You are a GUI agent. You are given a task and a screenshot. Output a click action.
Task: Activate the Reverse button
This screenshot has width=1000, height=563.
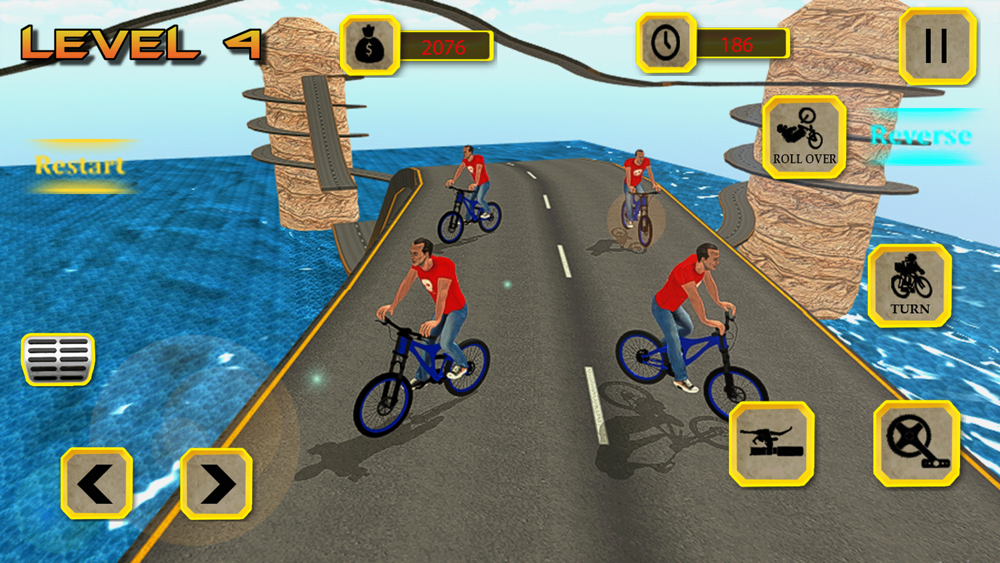coord(921,136)
